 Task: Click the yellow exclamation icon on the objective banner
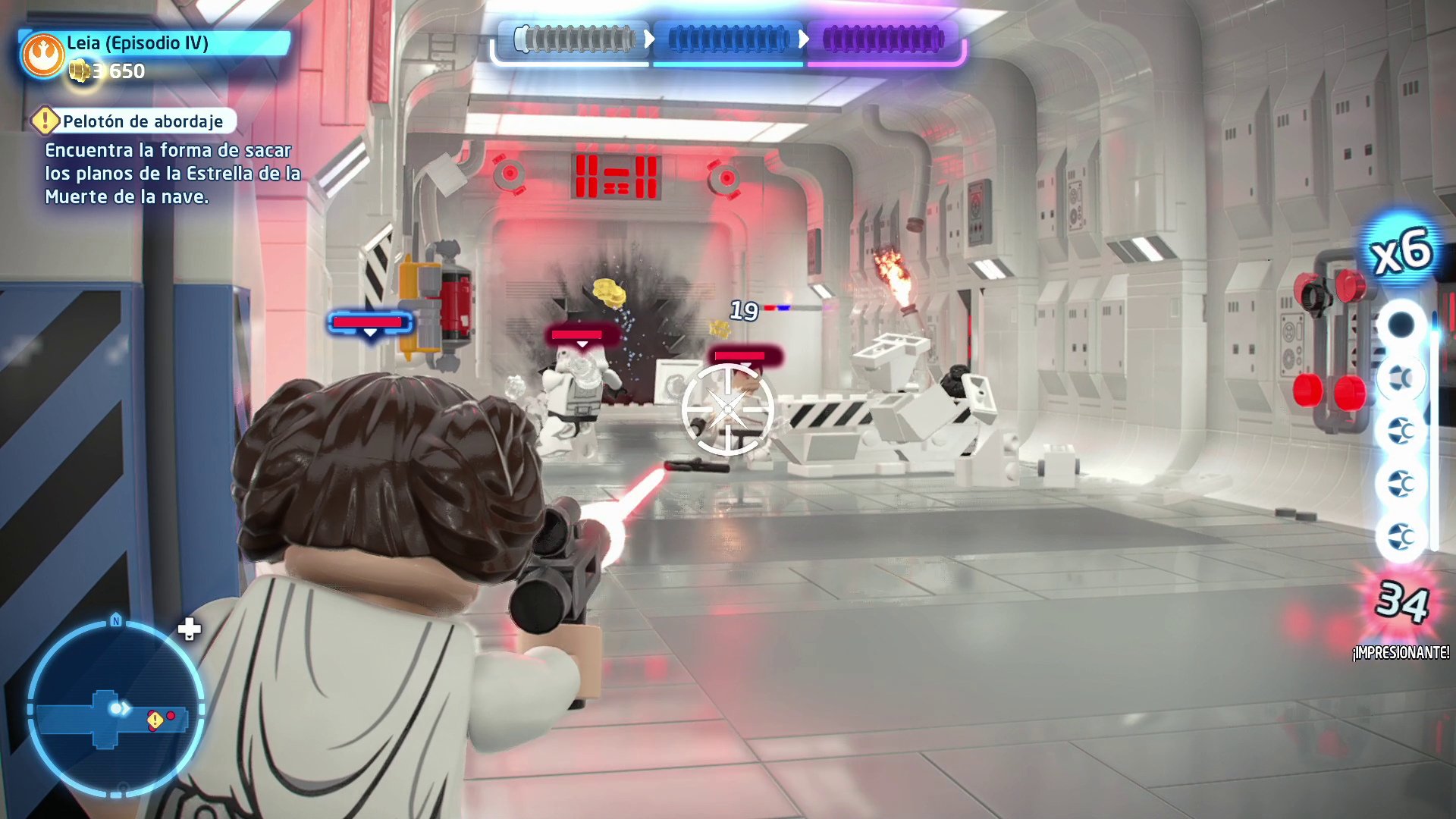click(x=45, y=120)
